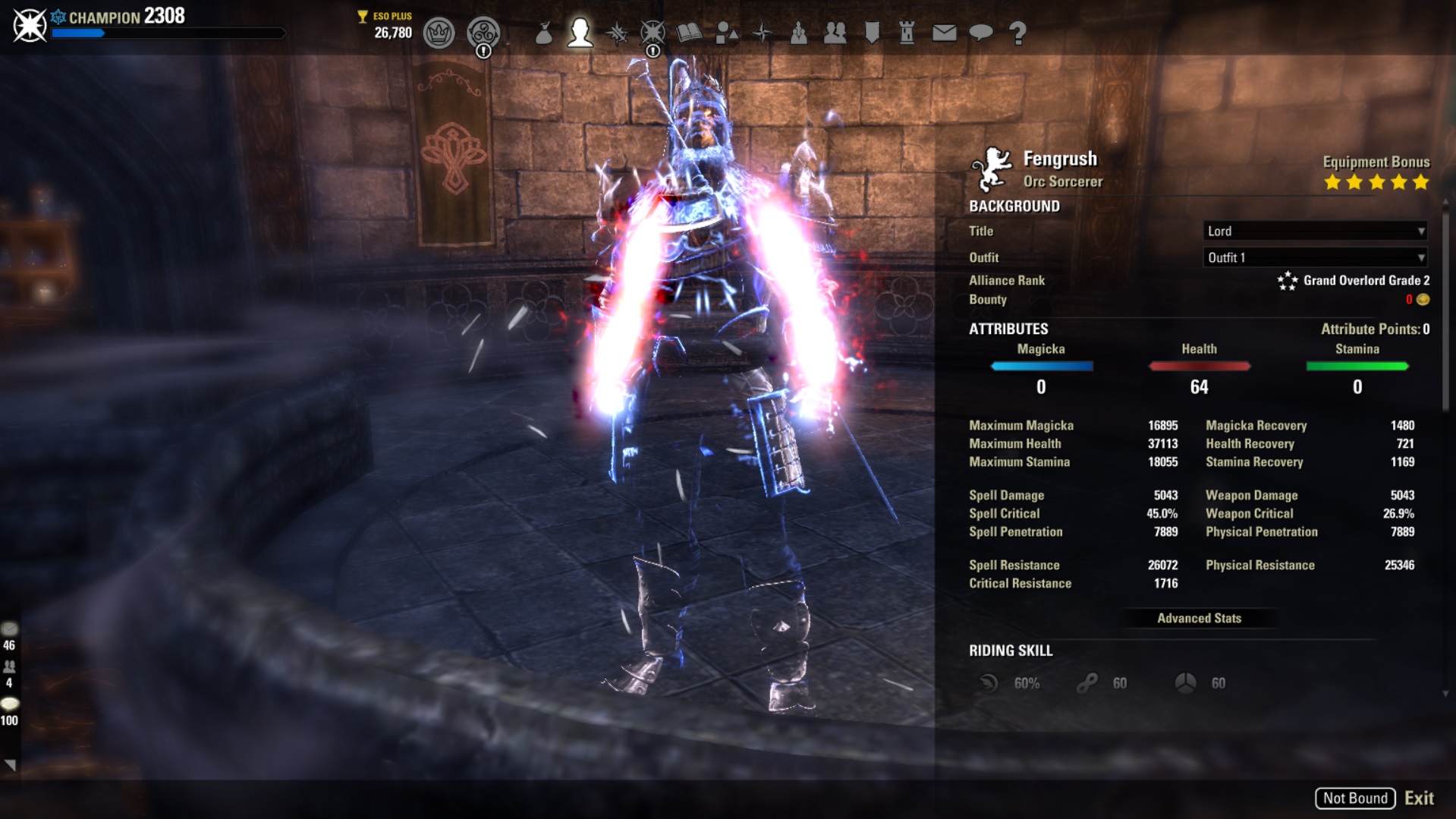Select the character silhouette menu icon

580,33
